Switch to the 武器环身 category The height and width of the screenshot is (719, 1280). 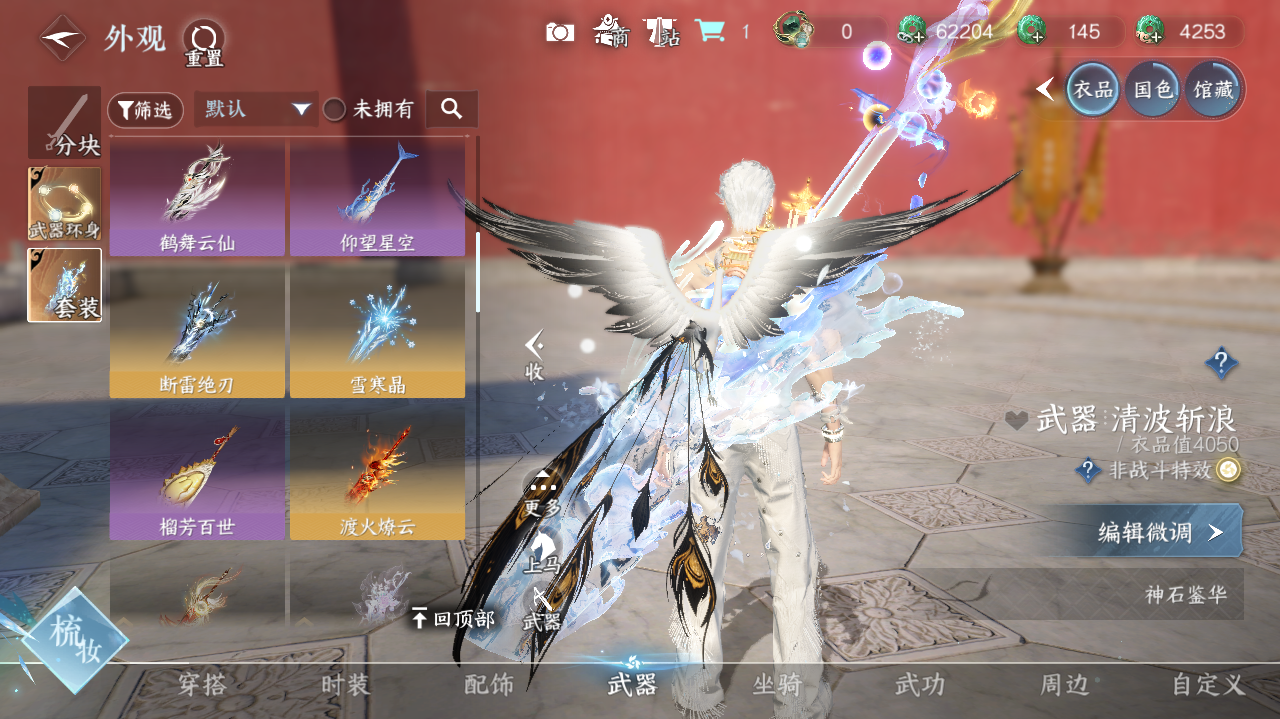click(x=64, y=204)
